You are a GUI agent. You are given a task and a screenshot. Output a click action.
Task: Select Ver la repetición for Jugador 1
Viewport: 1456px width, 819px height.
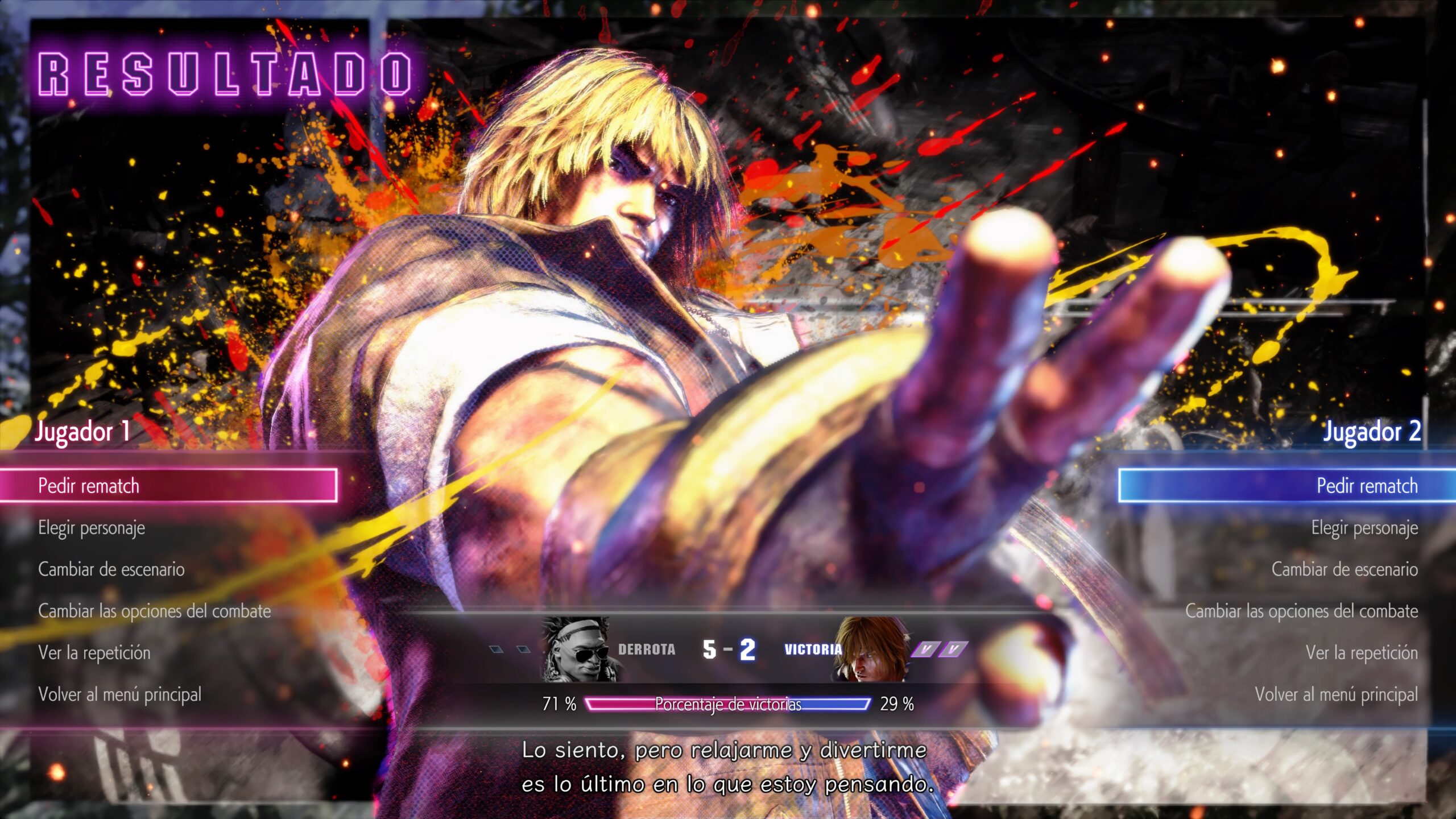click(x=94, y=652)
